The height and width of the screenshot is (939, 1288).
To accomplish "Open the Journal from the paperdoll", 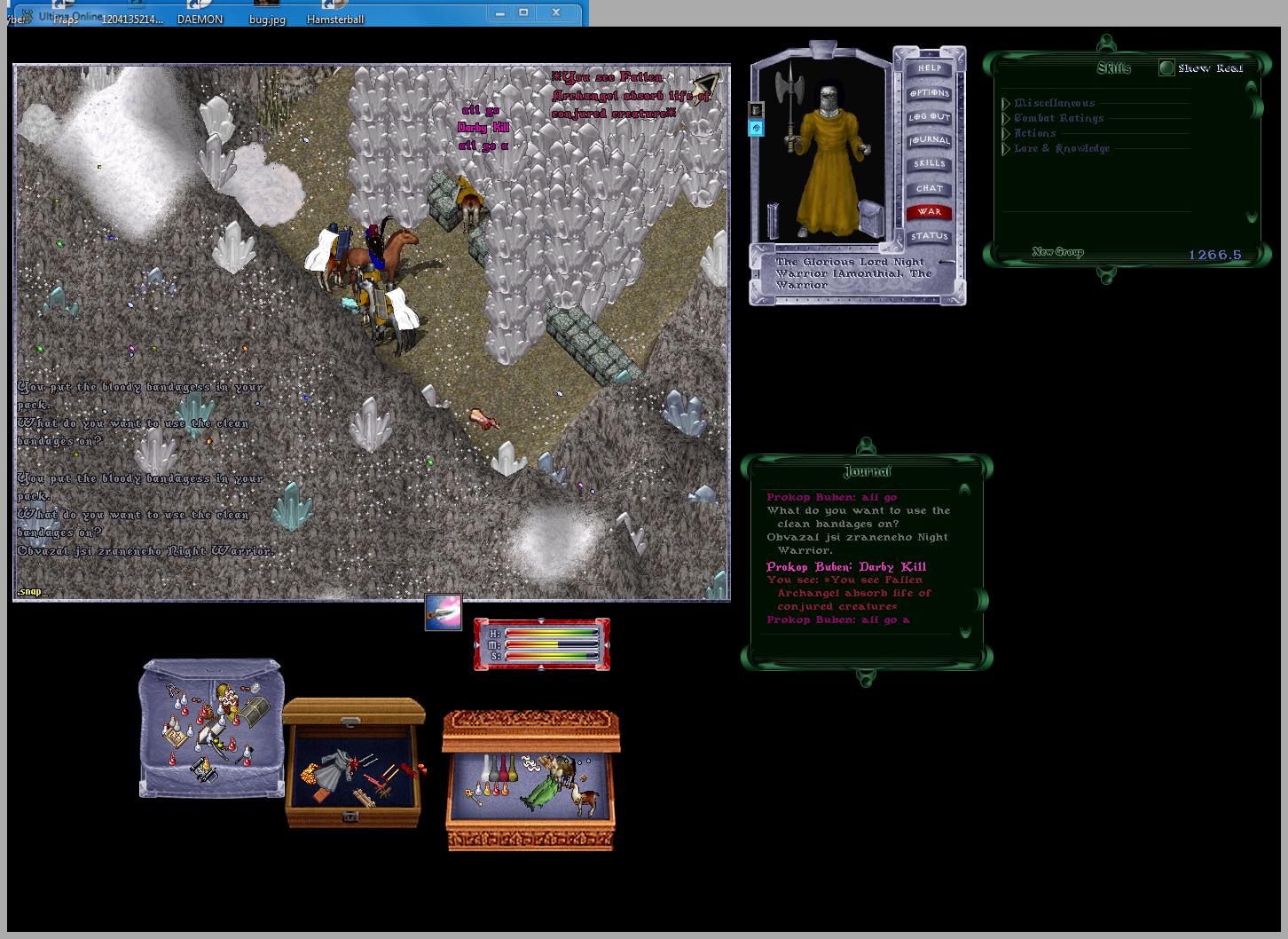I will pos(929,140).
